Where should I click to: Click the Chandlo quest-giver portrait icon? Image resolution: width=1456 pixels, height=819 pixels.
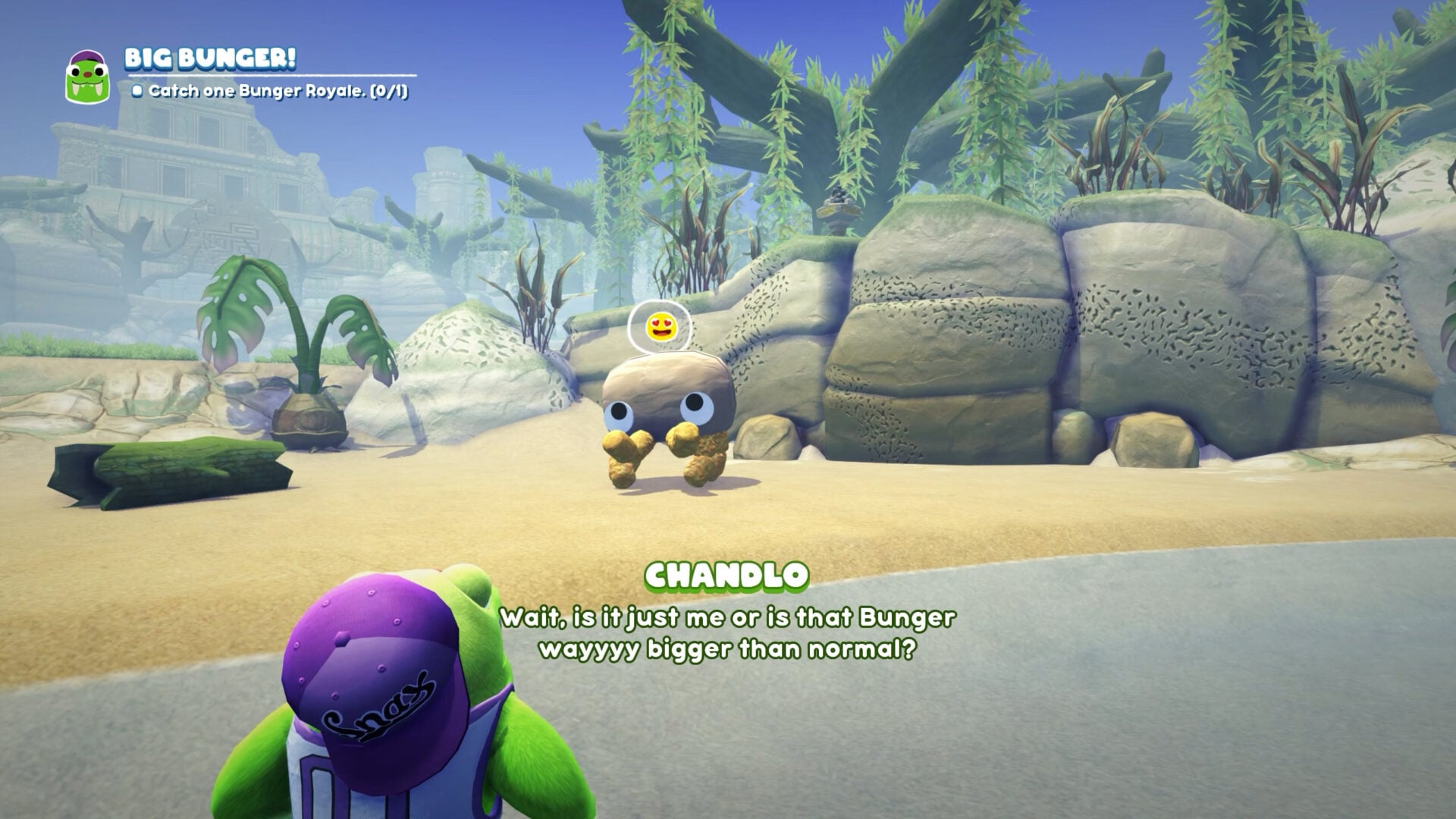coord(88,77)
